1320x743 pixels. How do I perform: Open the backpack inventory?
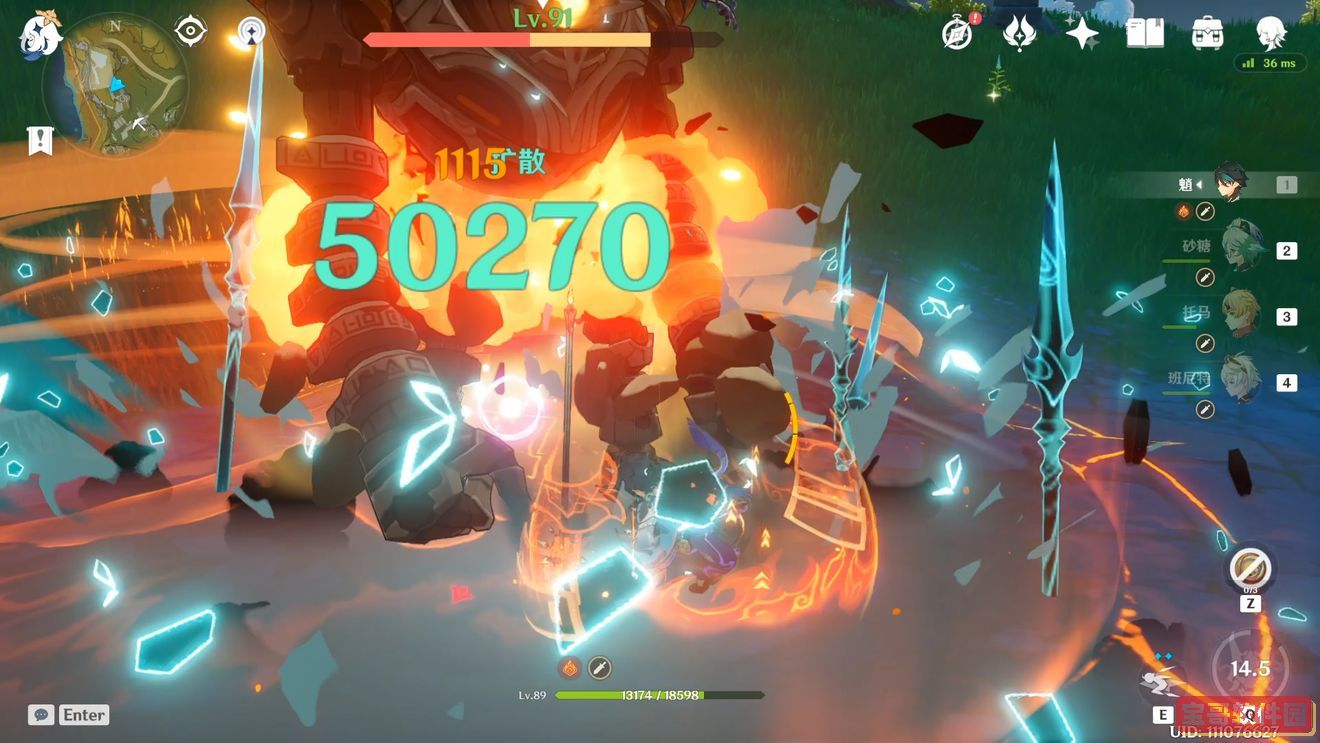(1208, 34)
